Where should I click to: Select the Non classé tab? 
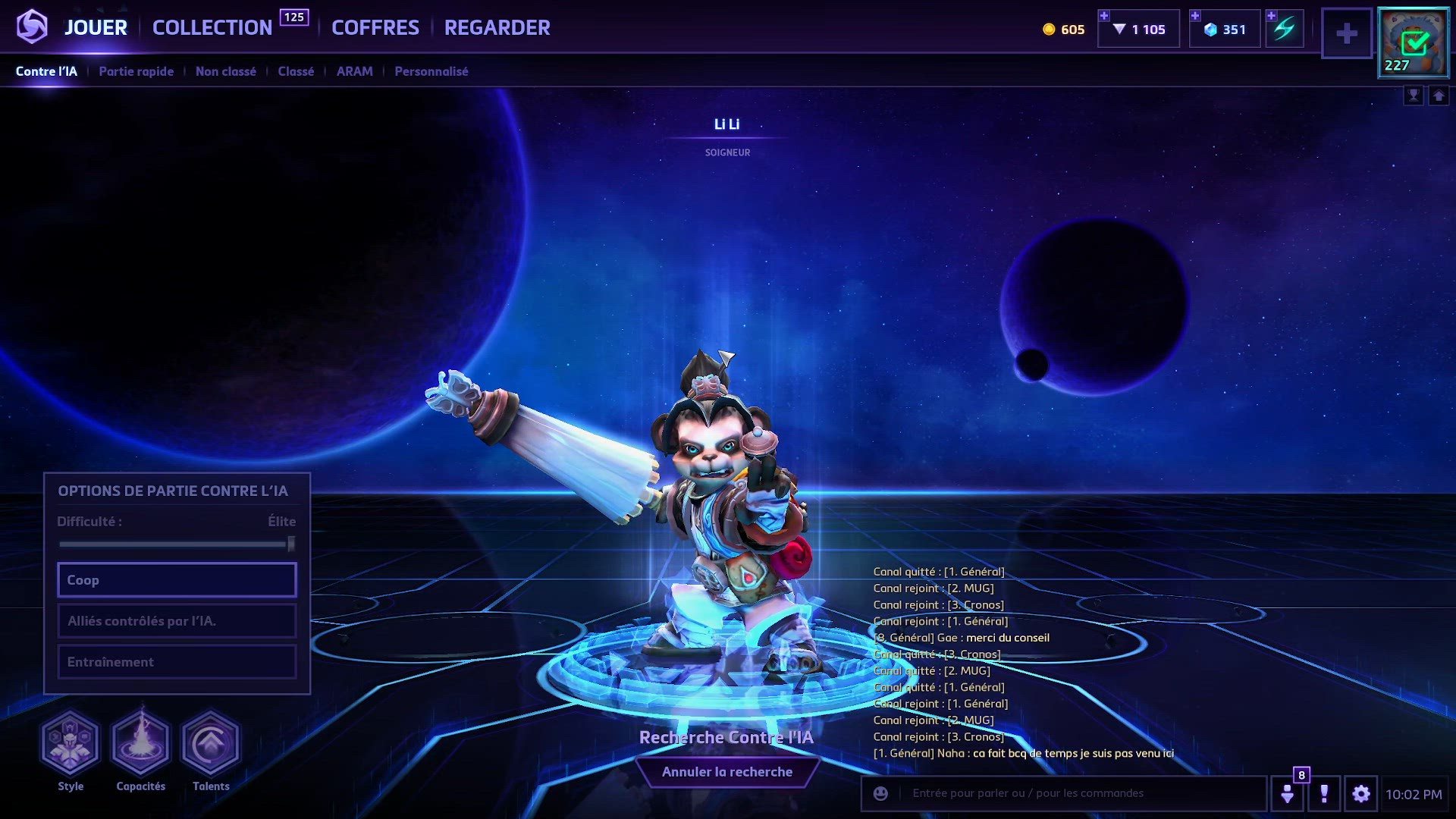[226, 71]
